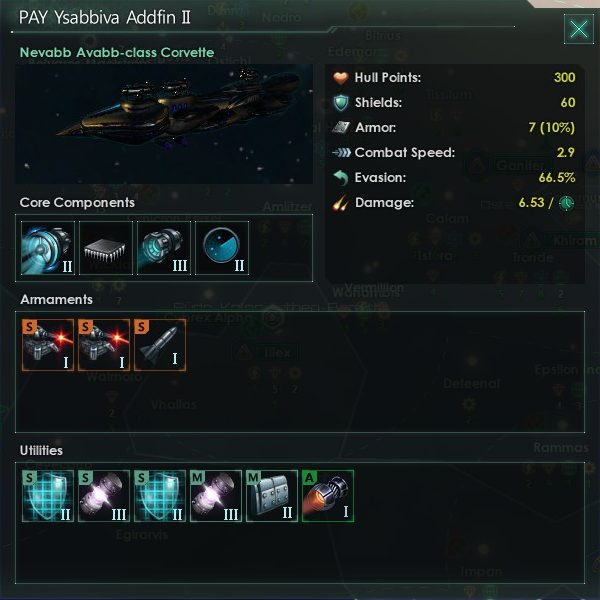Choose the radar sensor core component

point(220,248)
